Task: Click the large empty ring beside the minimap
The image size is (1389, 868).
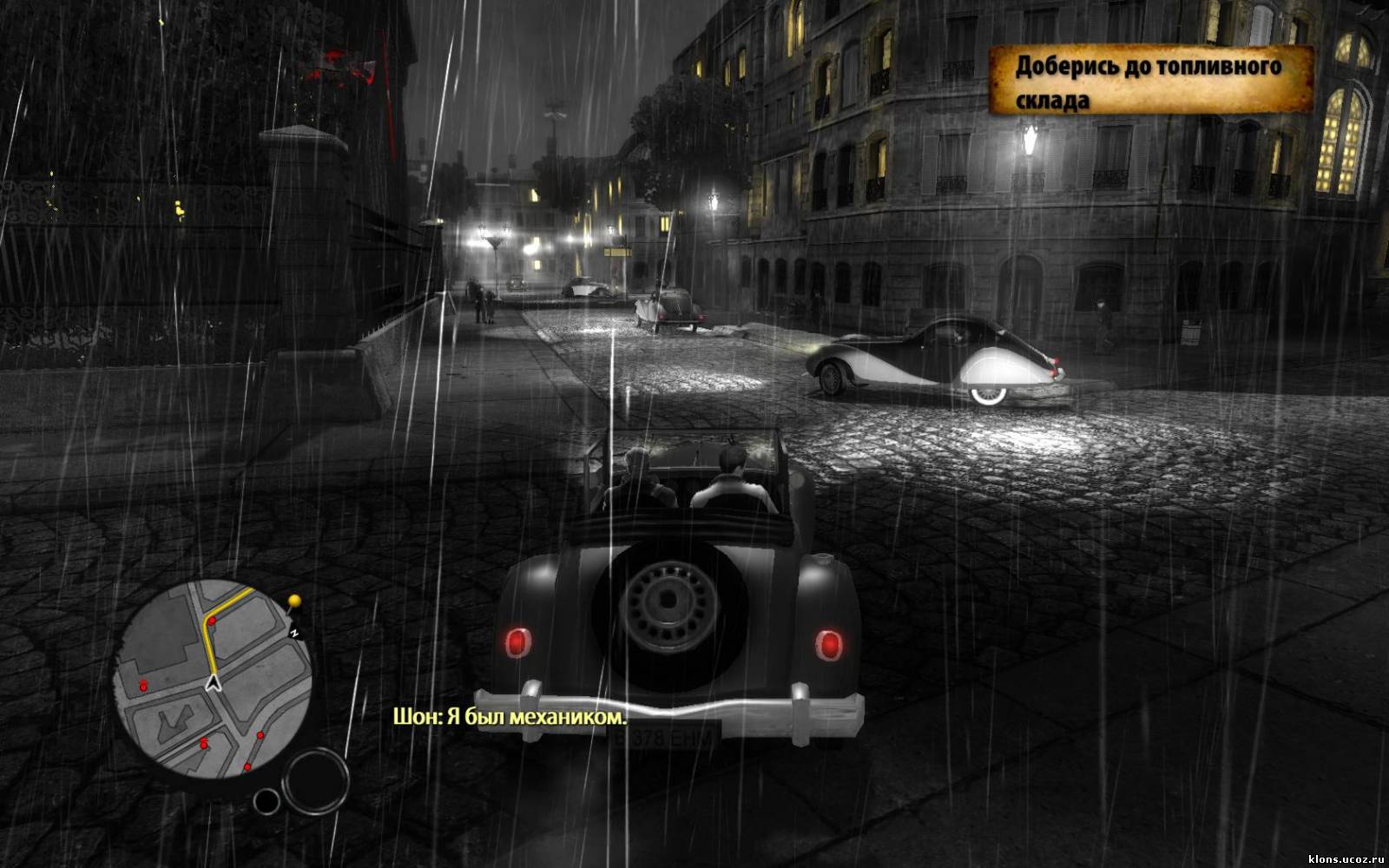Action: pos(316,779)
